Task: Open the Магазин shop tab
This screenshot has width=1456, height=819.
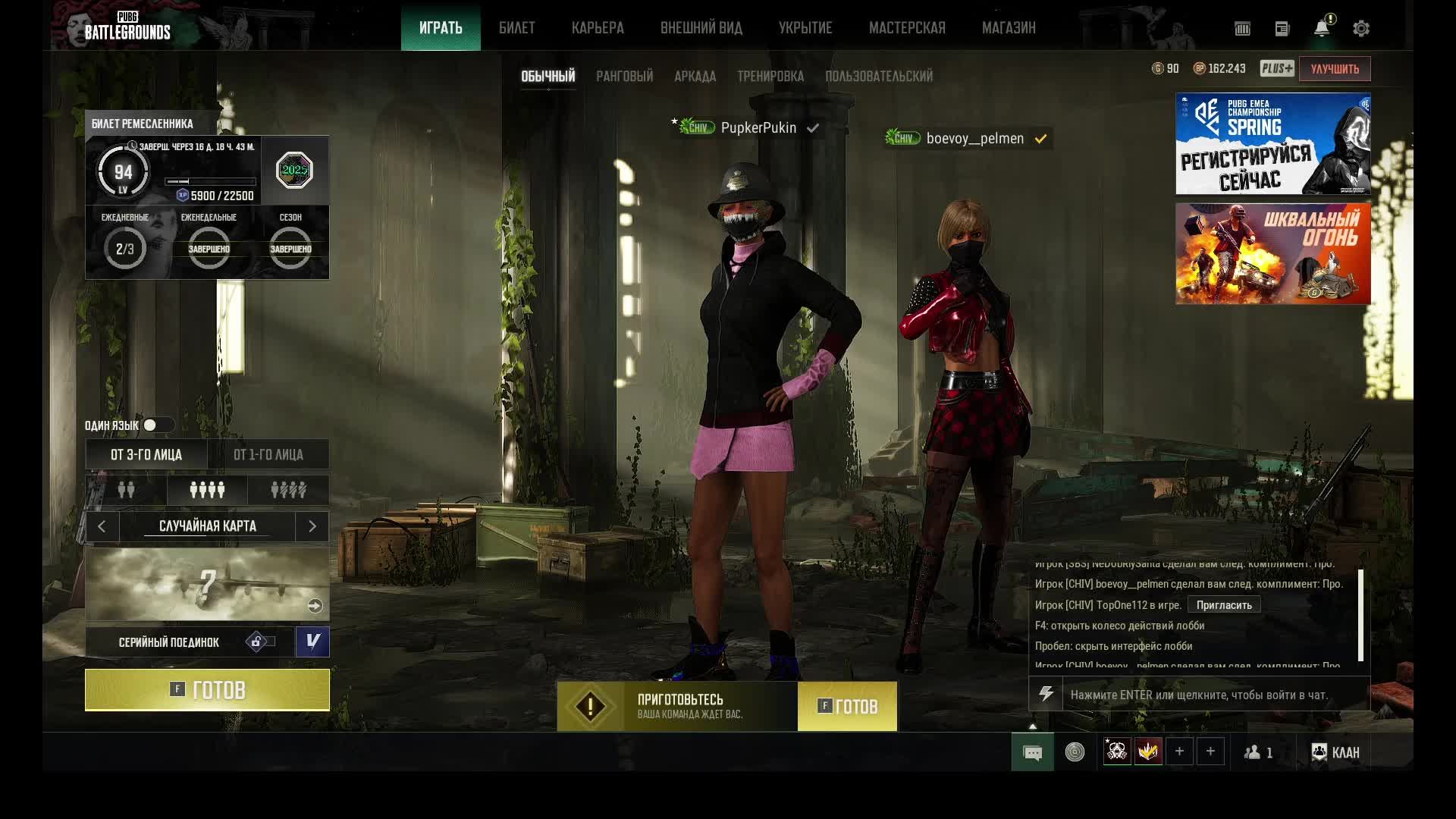Action: tap(1008, 28)
